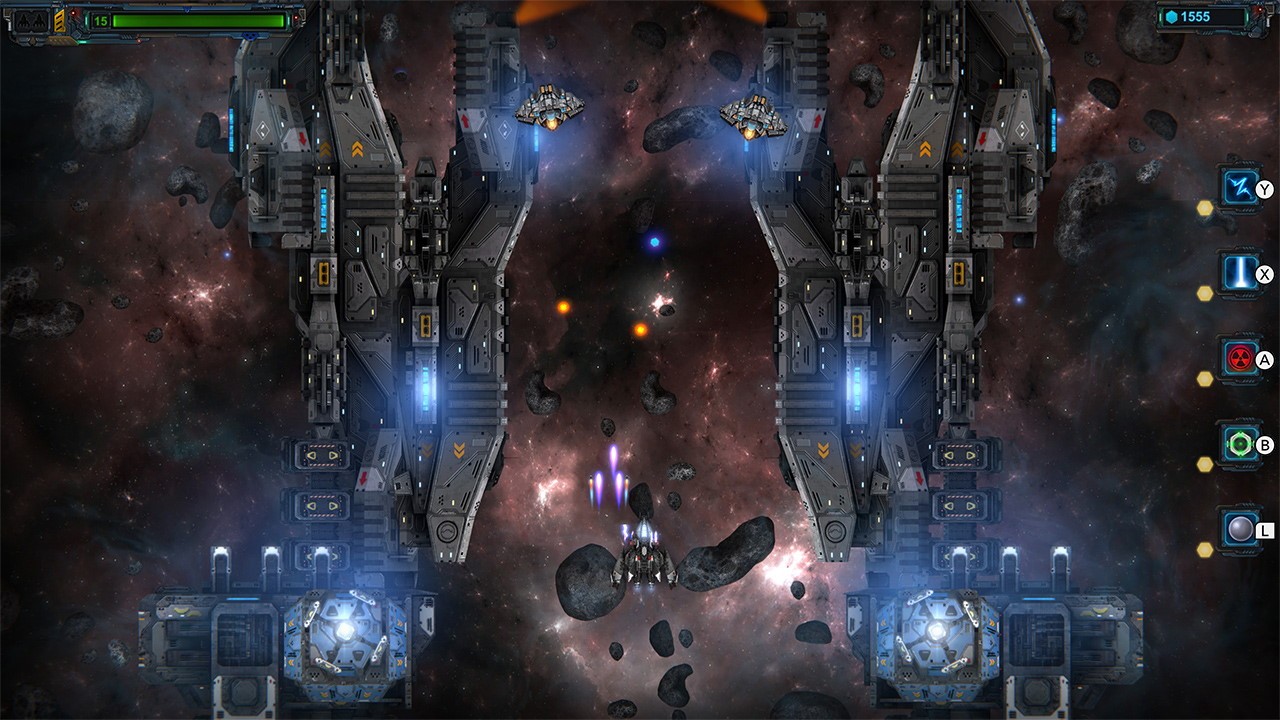Viewport: 1280px width, 720px height.
Task: Click the currency counter showing 1555
Action: [x=1200, y=17]
